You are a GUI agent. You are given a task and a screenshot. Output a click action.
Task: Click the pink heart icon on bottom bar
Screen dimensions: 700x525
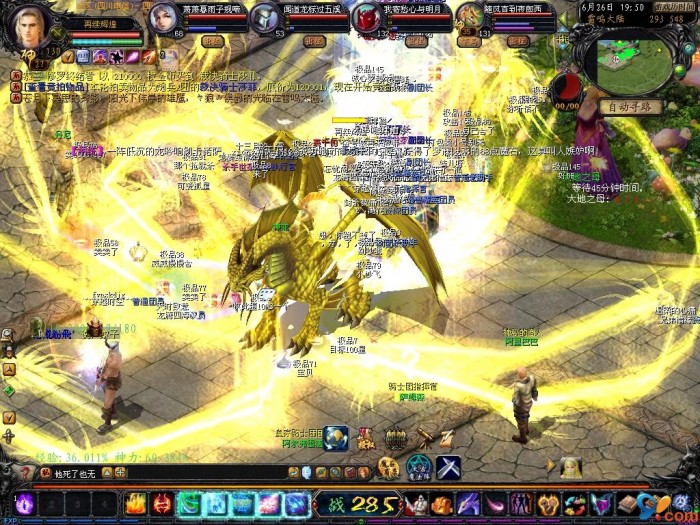tap(600, 503)
